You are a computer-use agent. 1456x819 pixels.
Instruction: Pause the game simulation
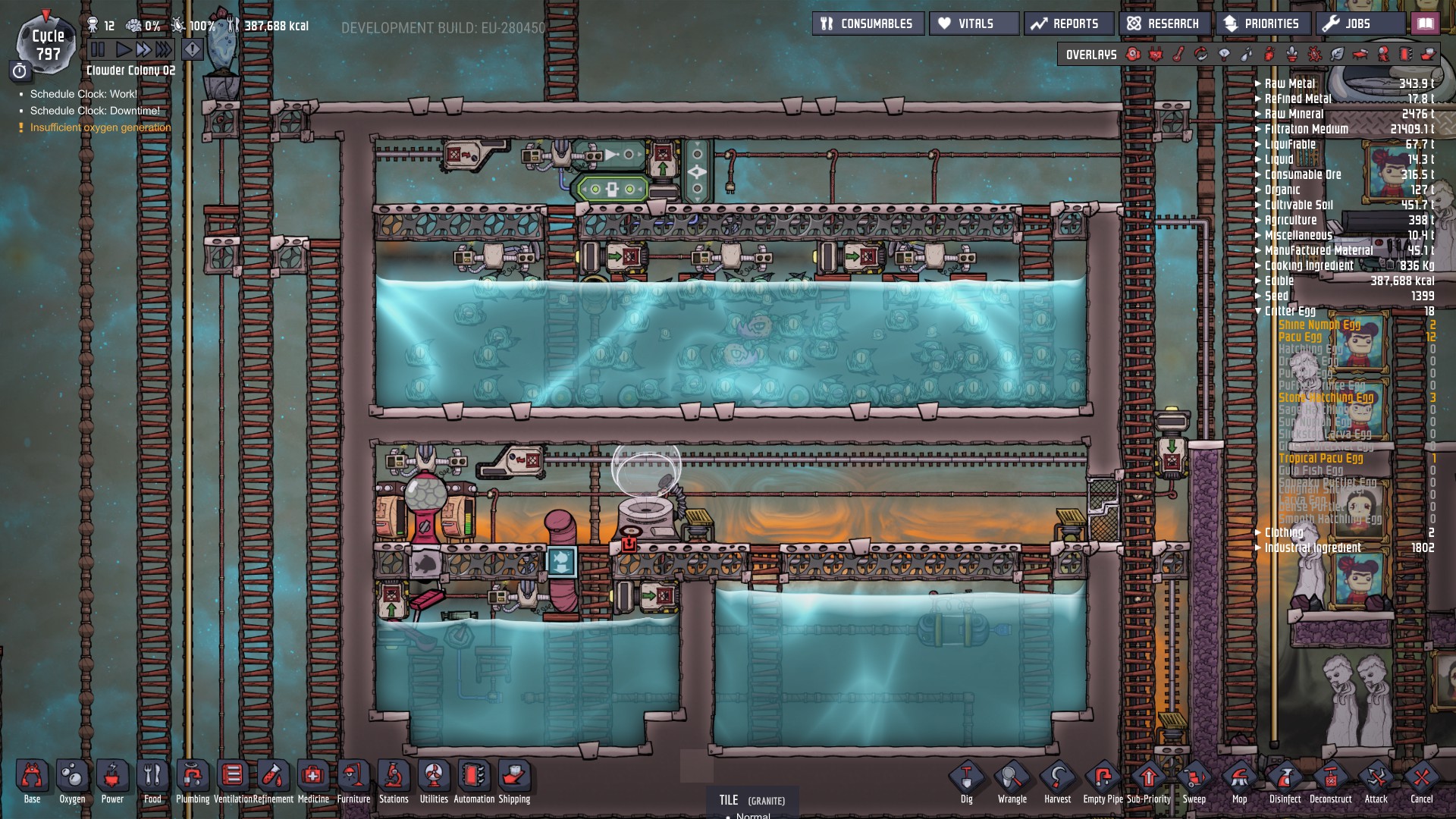pyautogui.click(x=96, y=50)
